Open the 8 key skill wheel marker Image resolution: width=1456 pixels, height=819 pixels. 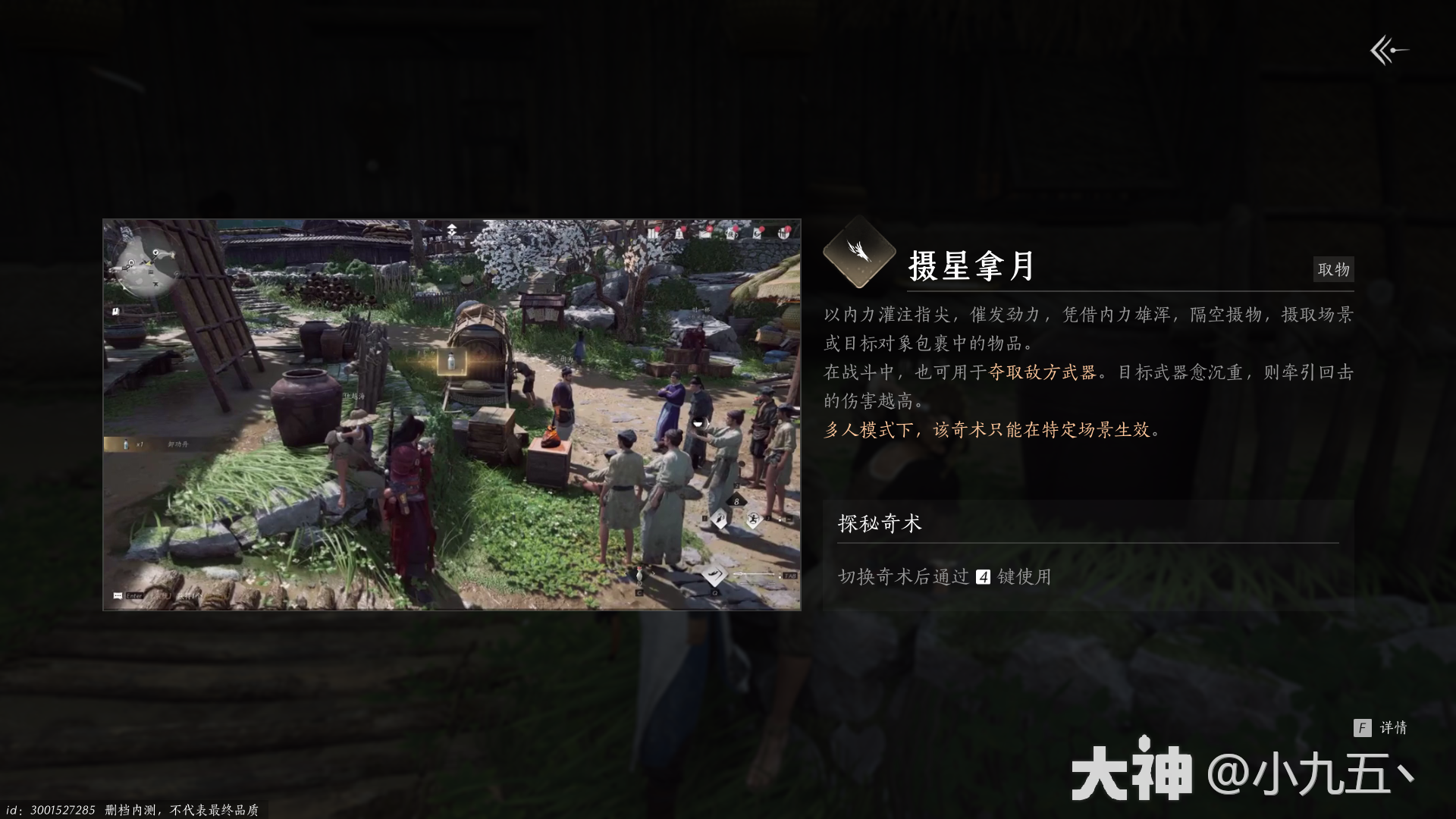736,501
